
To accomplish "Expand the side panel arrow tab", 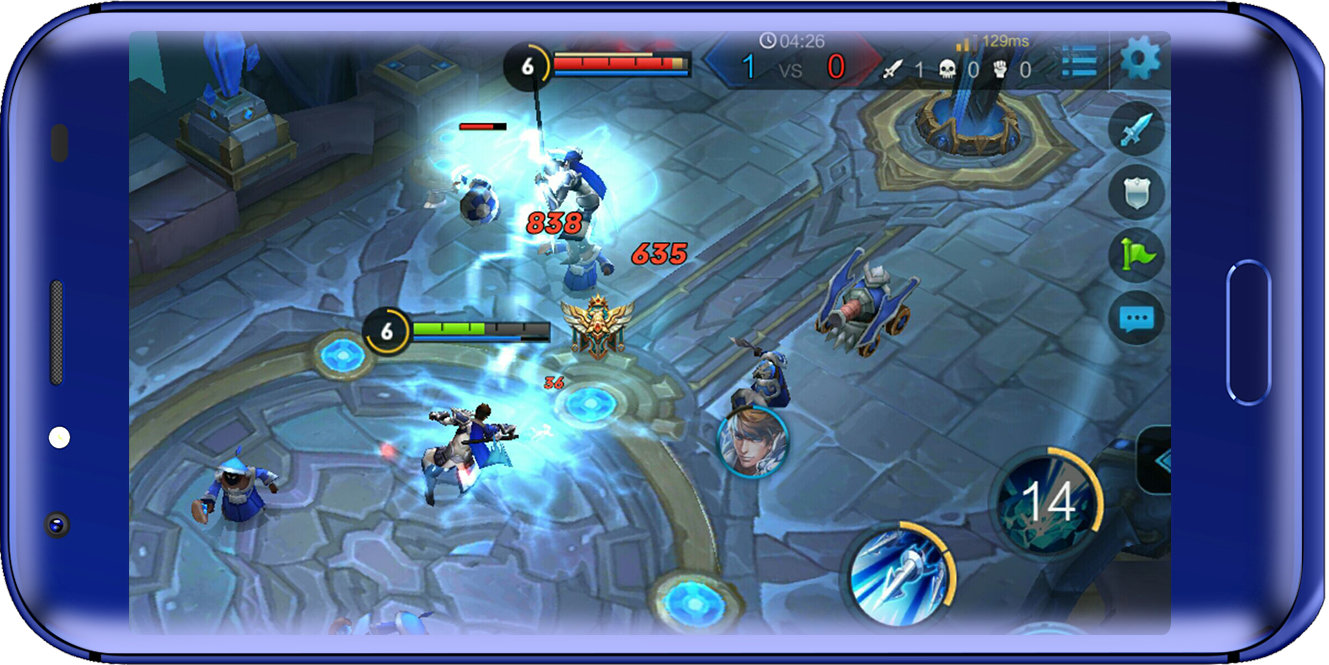I will point(1156,460).
